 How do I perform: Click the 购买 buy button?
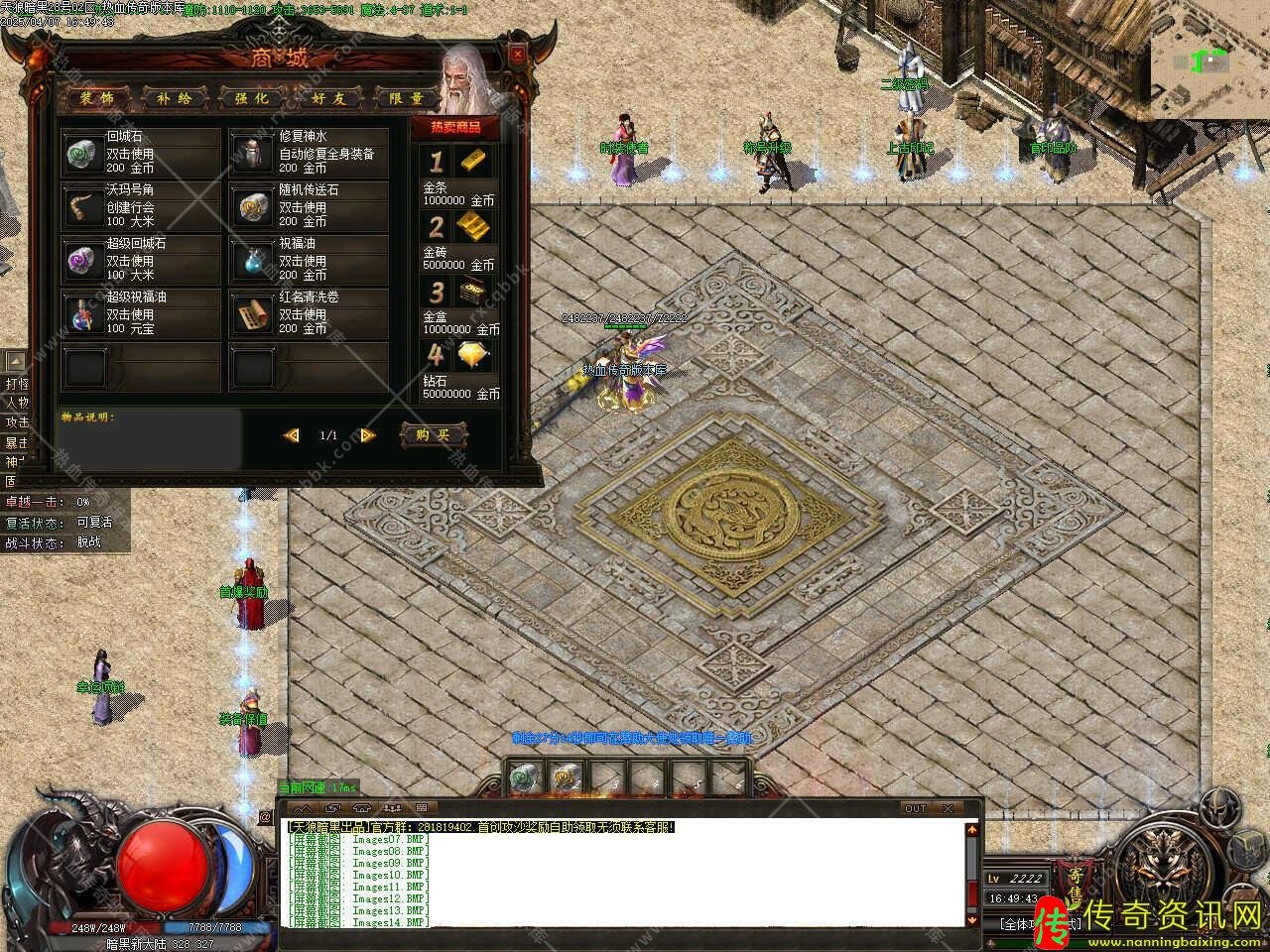pos(433,434)
